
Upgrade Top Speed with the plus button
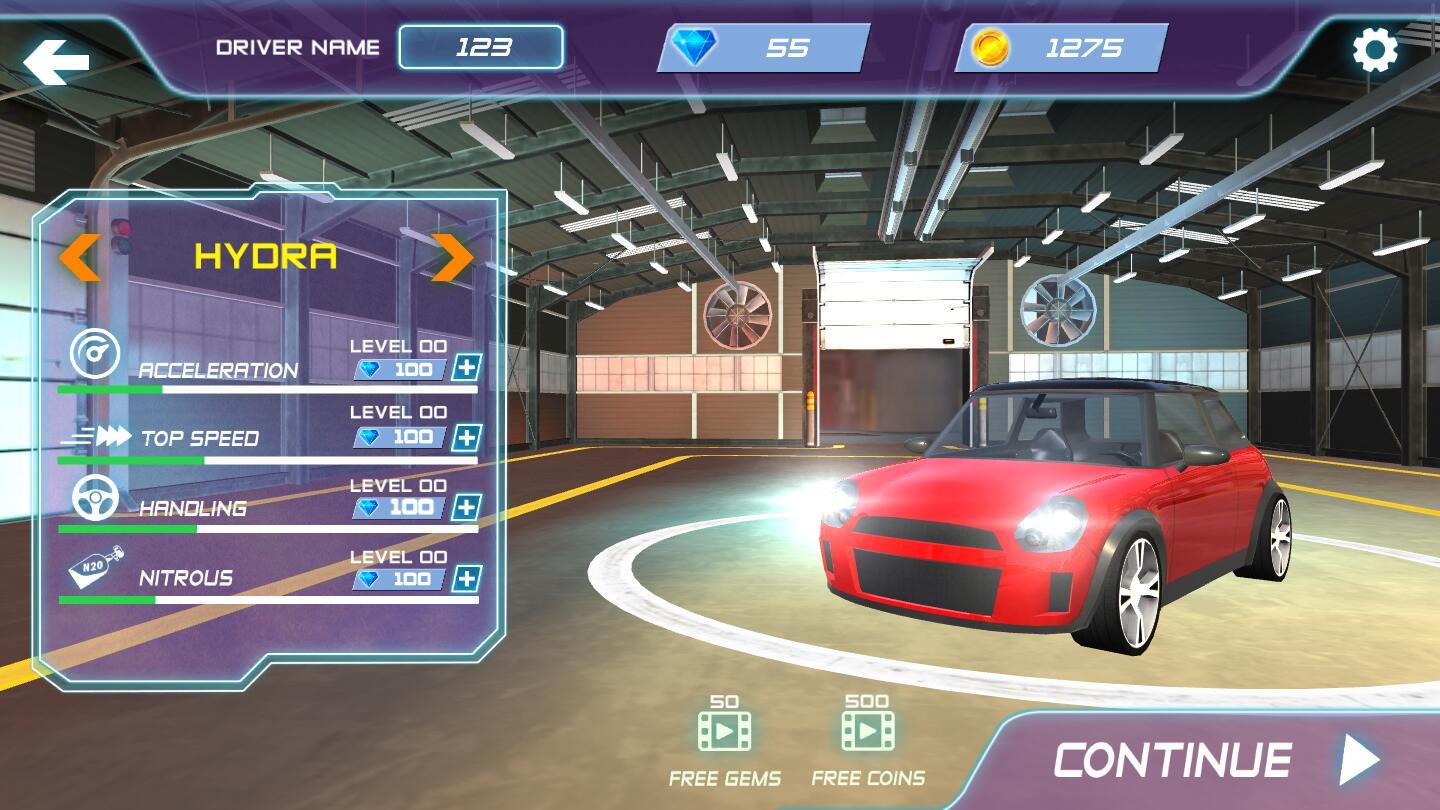tap(466, 437)
